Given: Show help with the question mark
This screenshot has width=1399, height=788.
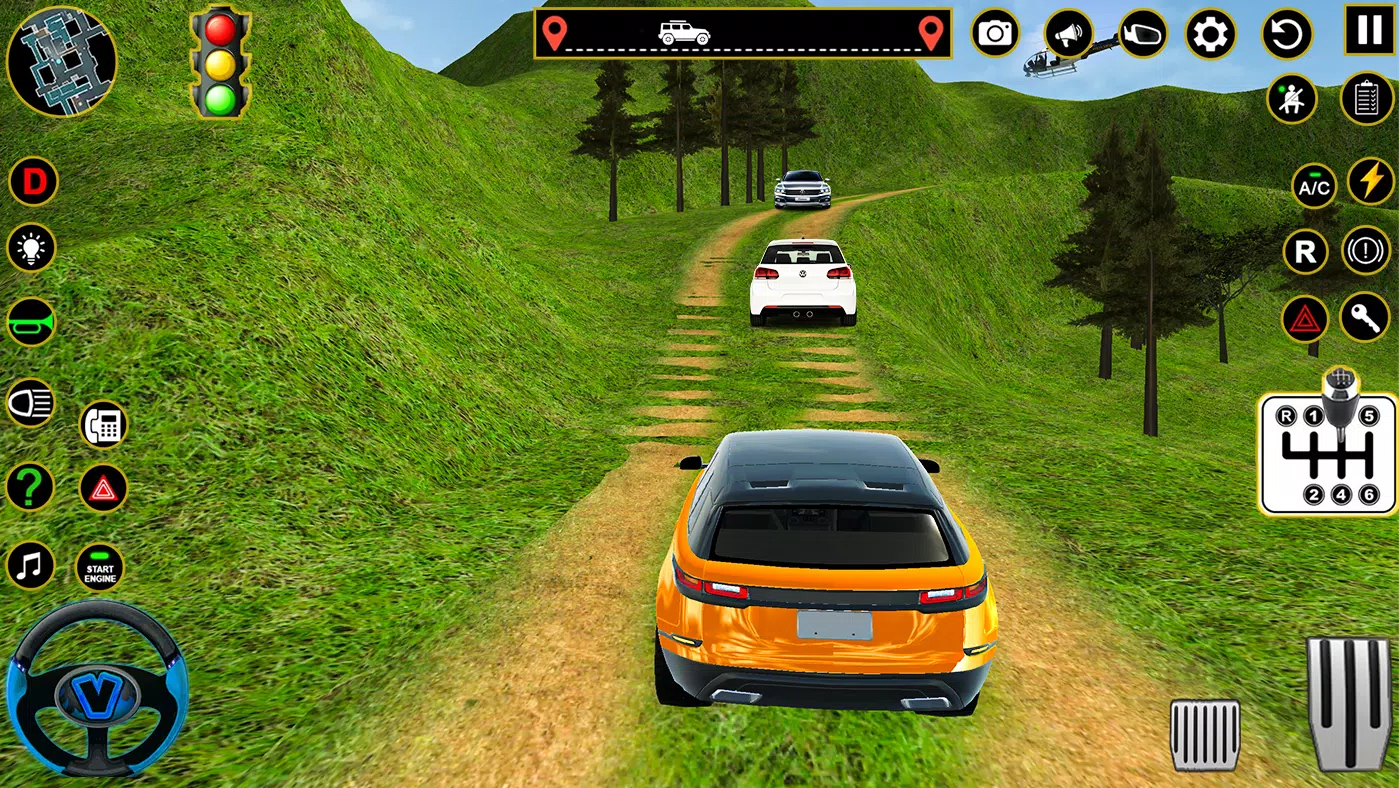Looking at the screenshot, I should (31, 487).
